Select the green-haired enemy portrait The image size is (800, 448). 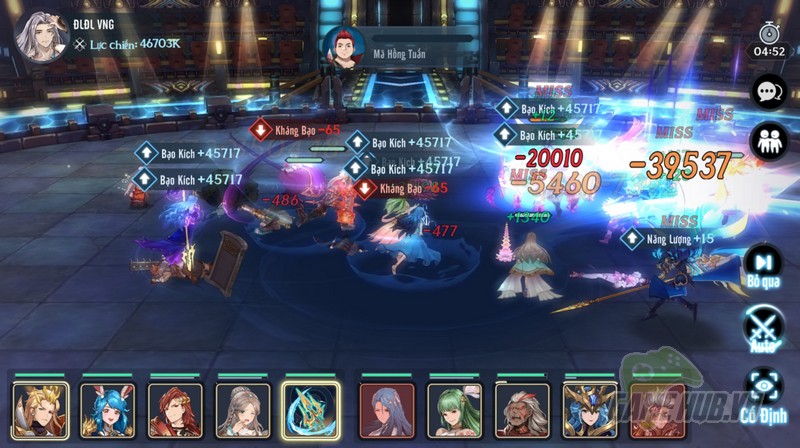(x=455, y=411)
